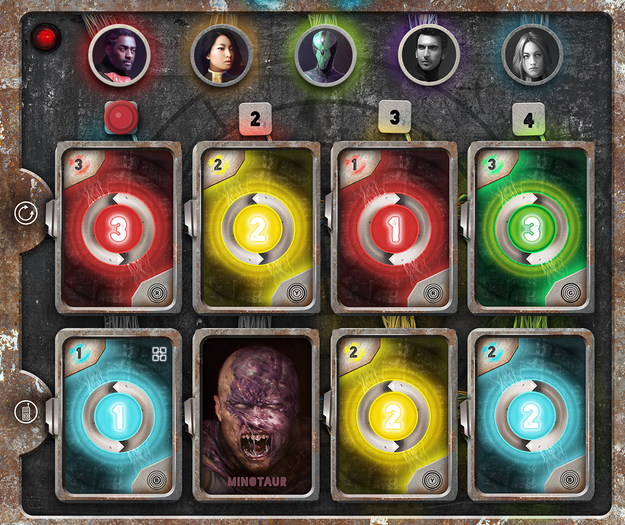The image size is (625, 525).
Task: Choose the green 3 card
Action: pyautogui.click(x=531, y=228)
